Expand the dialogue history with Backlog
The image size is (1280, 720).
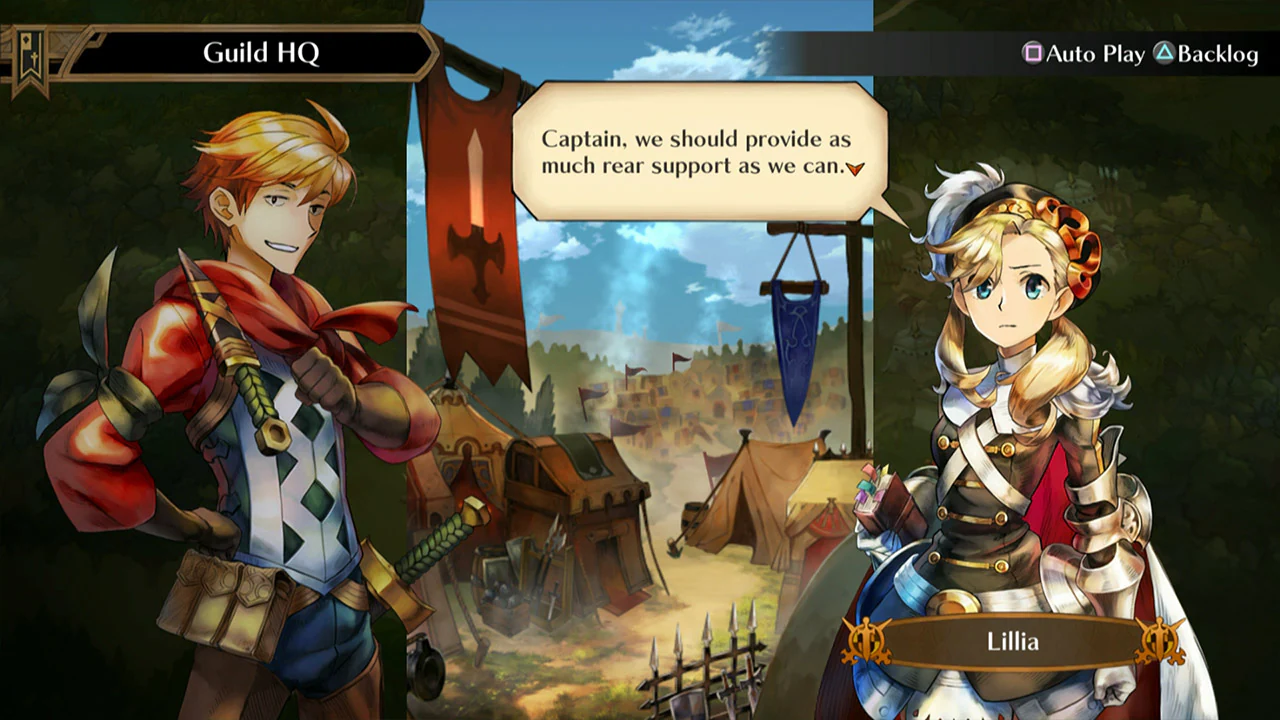pos(1215,55)
